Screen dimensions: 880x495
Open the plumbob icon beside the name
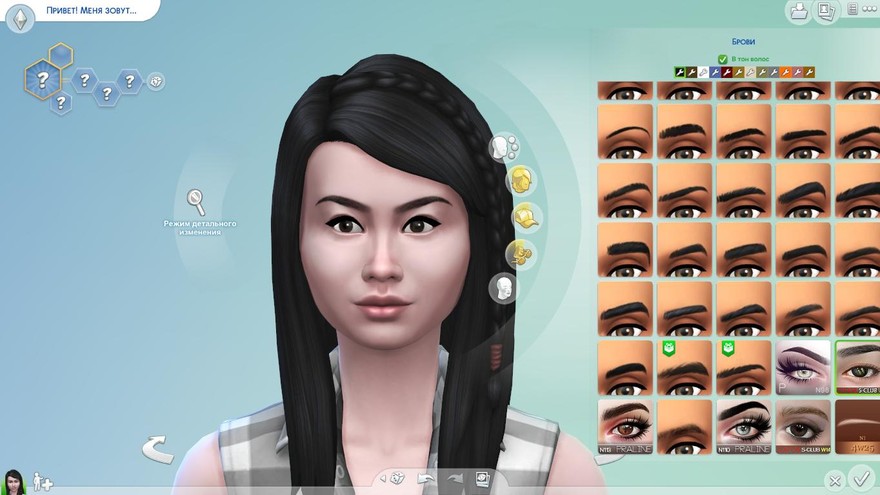[x=20, y=18]
